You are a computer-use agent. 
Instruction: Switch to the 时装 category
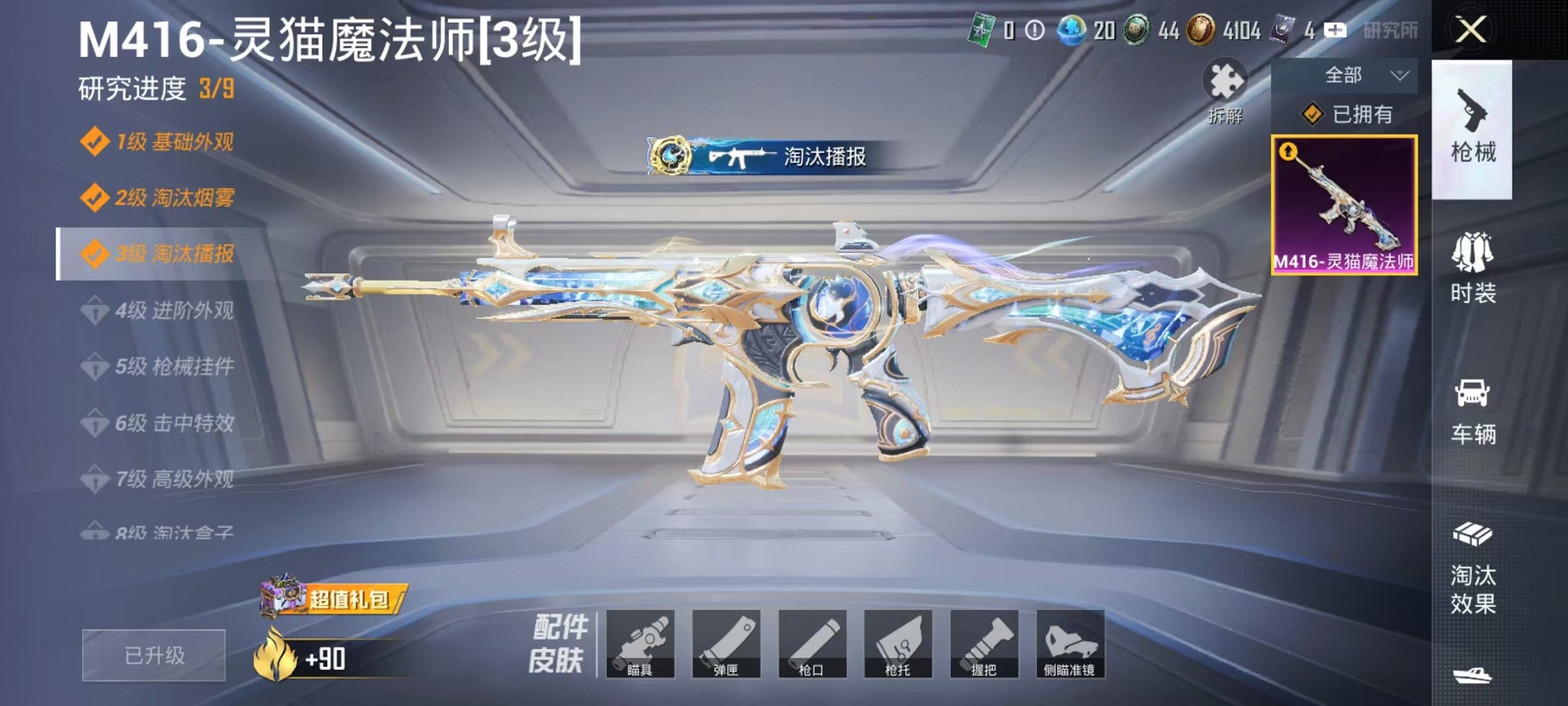click(1472, 269)
